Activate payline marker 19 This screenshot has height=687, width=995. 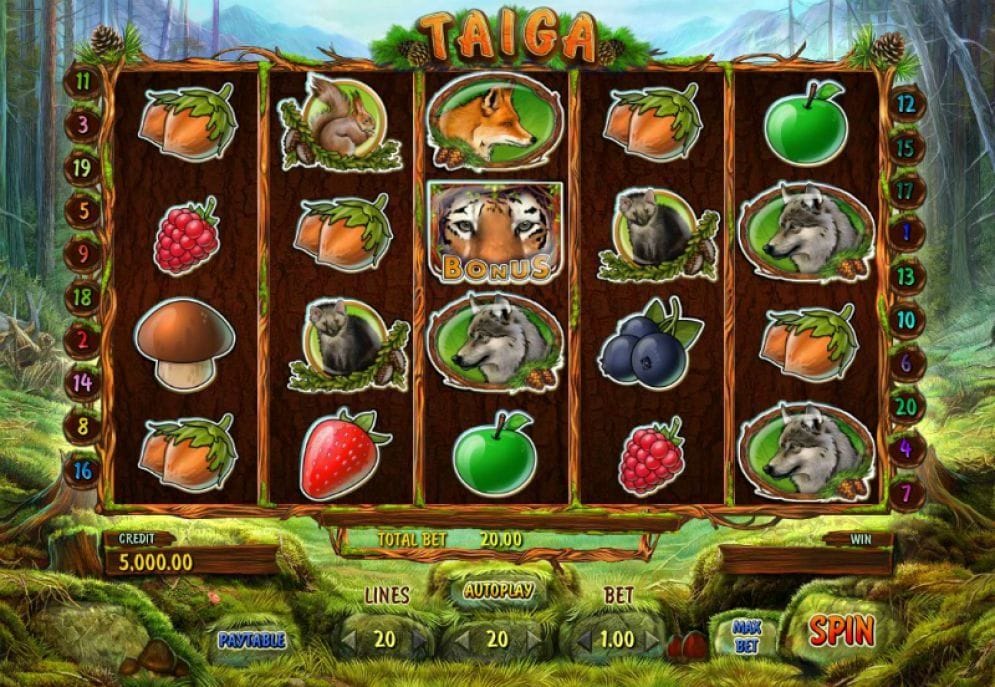(84, 167)
